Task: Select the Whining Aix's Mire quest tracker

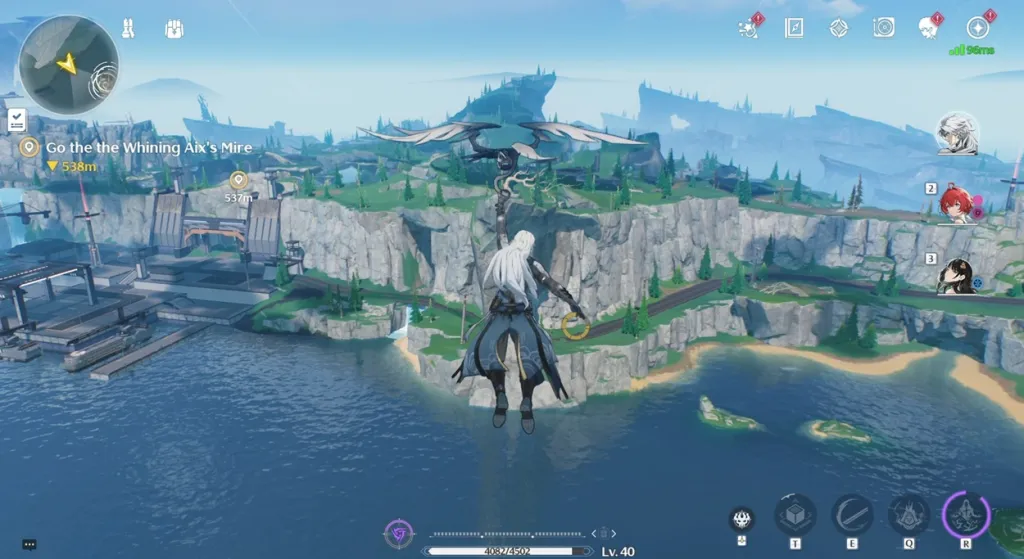Action: pos(148,148)
